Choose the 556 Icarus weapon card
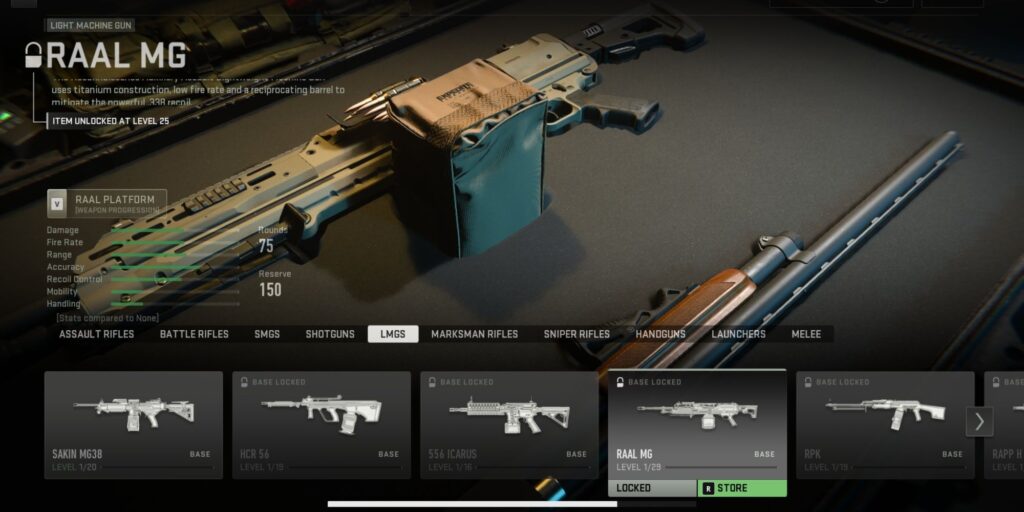The image size is (1024, 512). pos(509,424)
